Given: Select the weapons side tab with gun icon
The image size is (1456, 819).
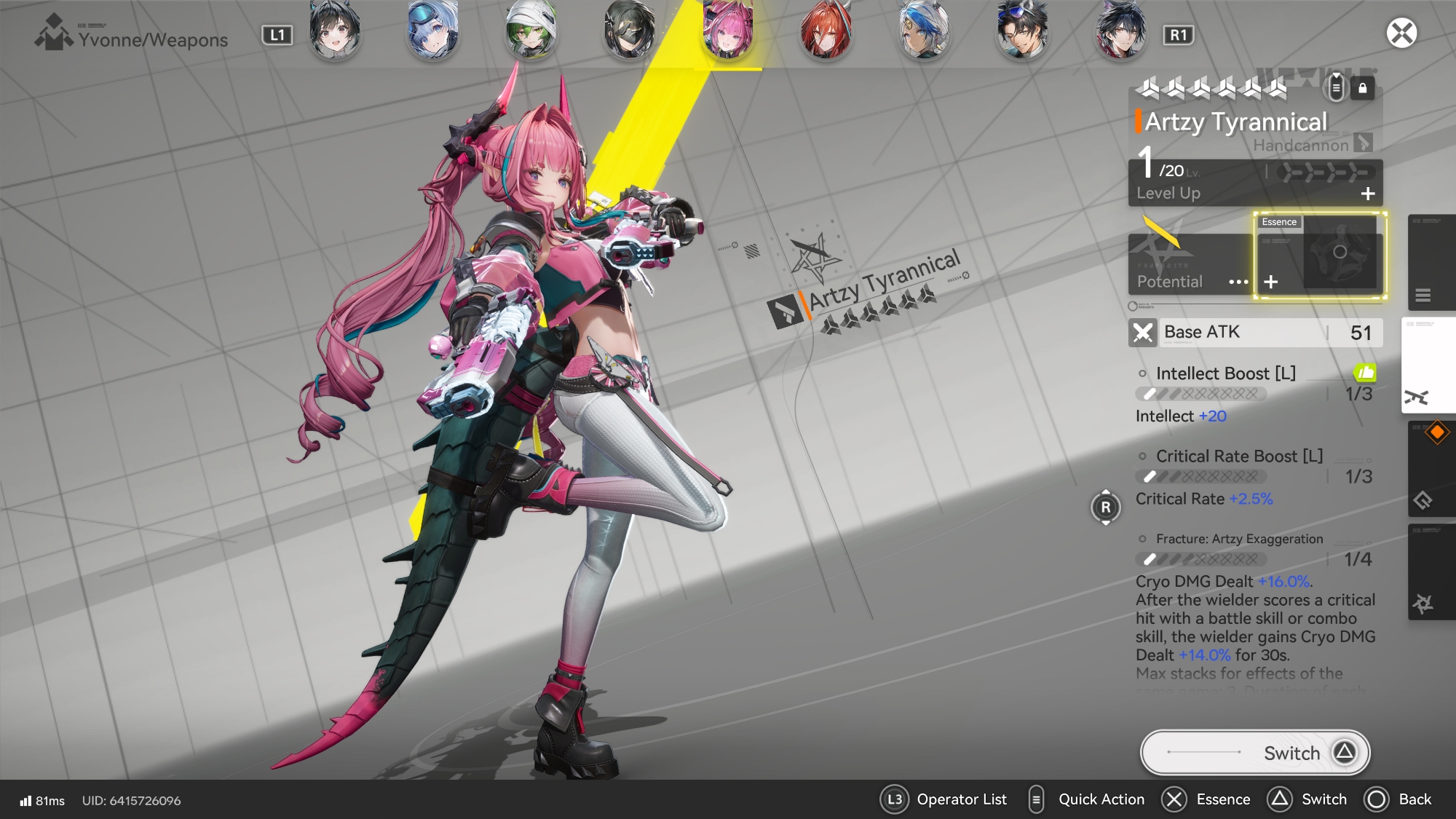Looking at the screenshot, I should [1428, 365].
